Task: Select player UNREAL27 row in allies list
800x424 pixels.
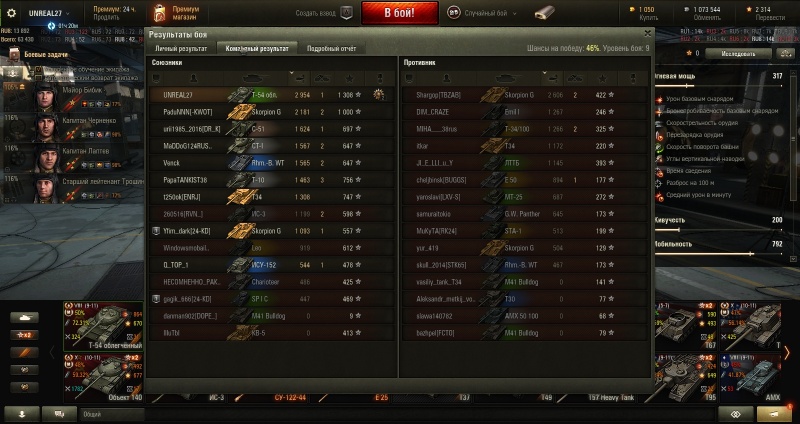Action: [x=270, y=94]
